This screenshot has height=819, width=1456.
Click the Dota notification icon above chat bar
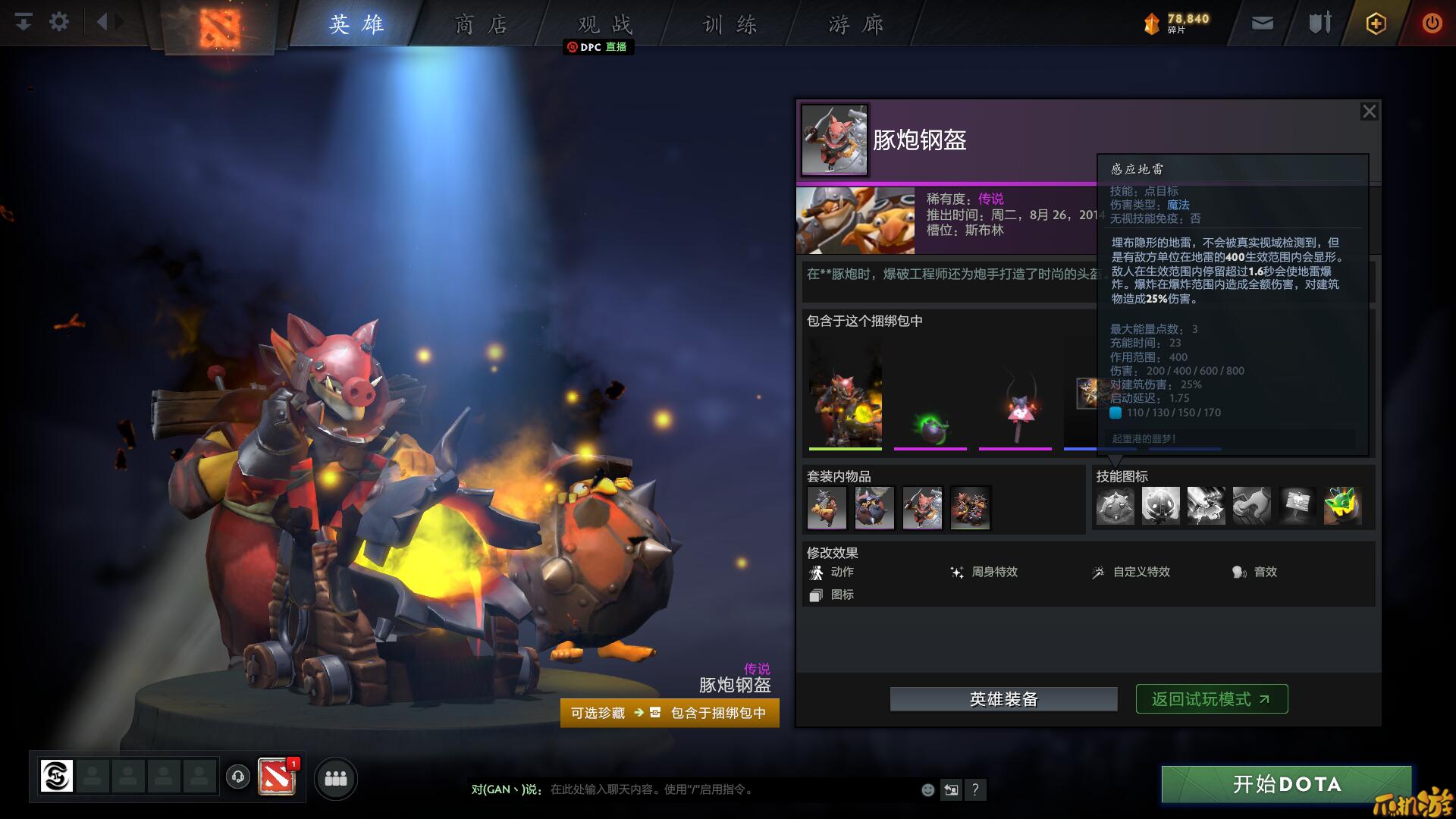(278, 777)
